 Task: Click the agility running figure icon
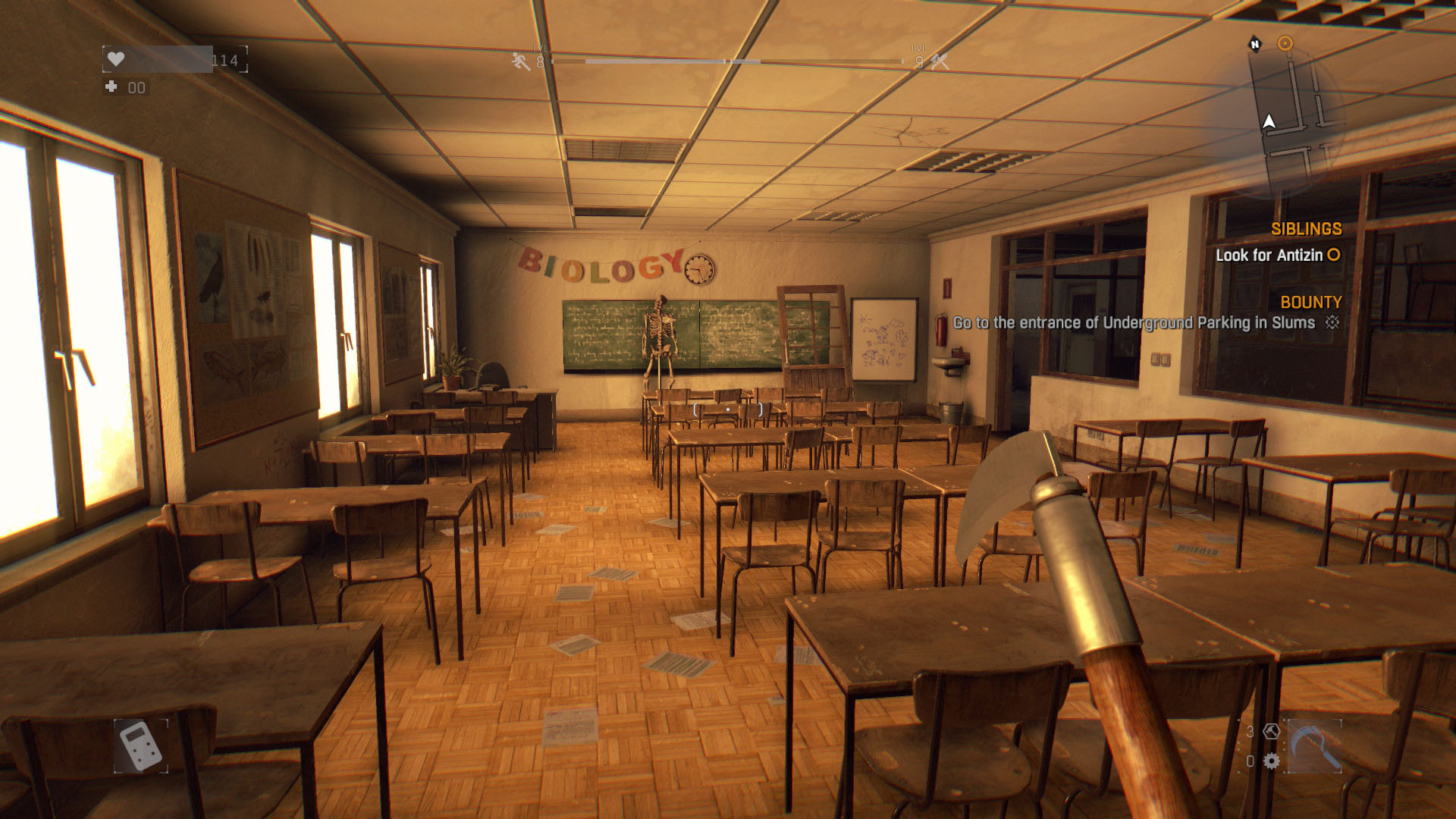pos(521,61)
